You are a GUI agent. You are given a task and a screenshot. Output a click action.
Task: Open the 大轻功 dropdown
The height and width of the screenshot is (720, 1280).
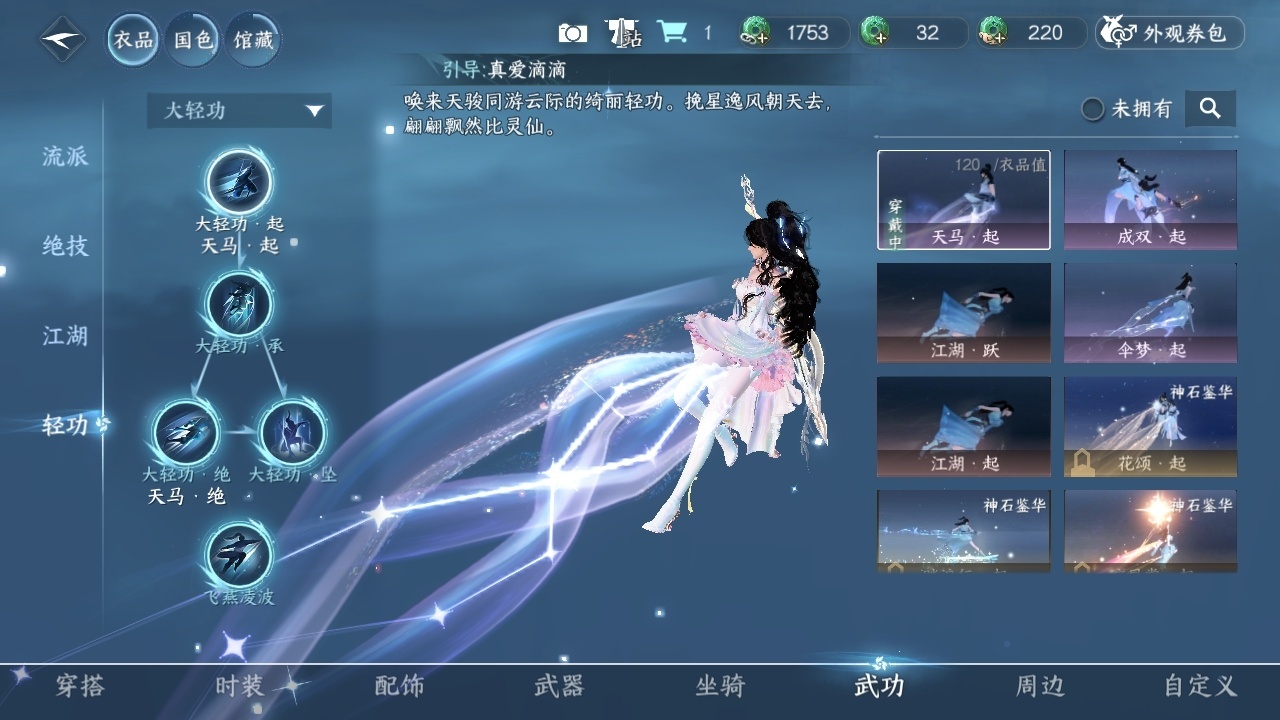pos(239,110)
